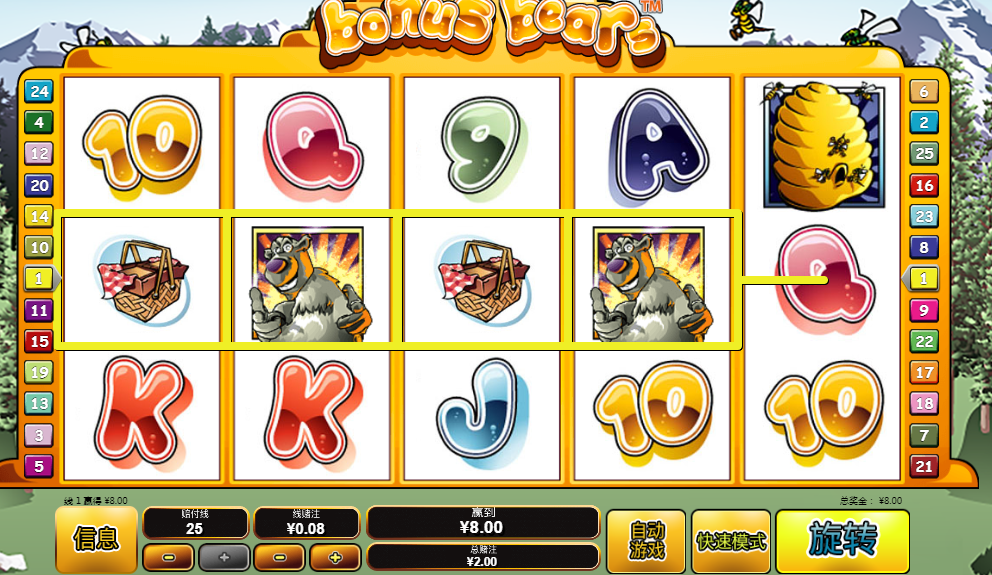This screenshot has height=575, width=992.
Task: Start 自动游戏 auto play
Action: (646, 540)
